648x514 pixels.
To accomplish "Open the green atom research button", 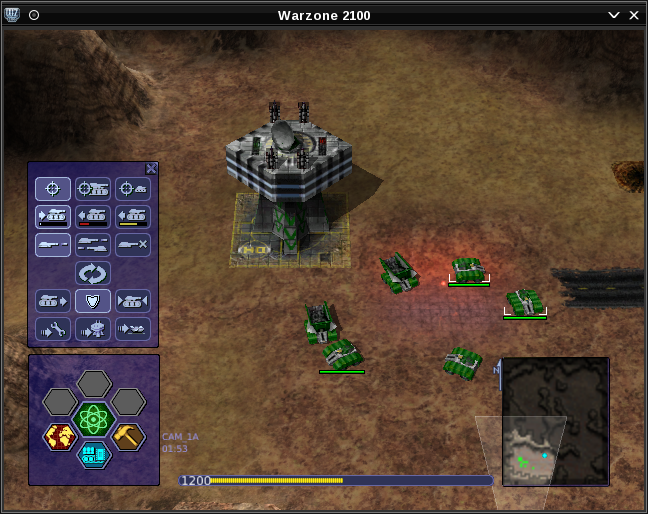I will click(x=94, y=419).
